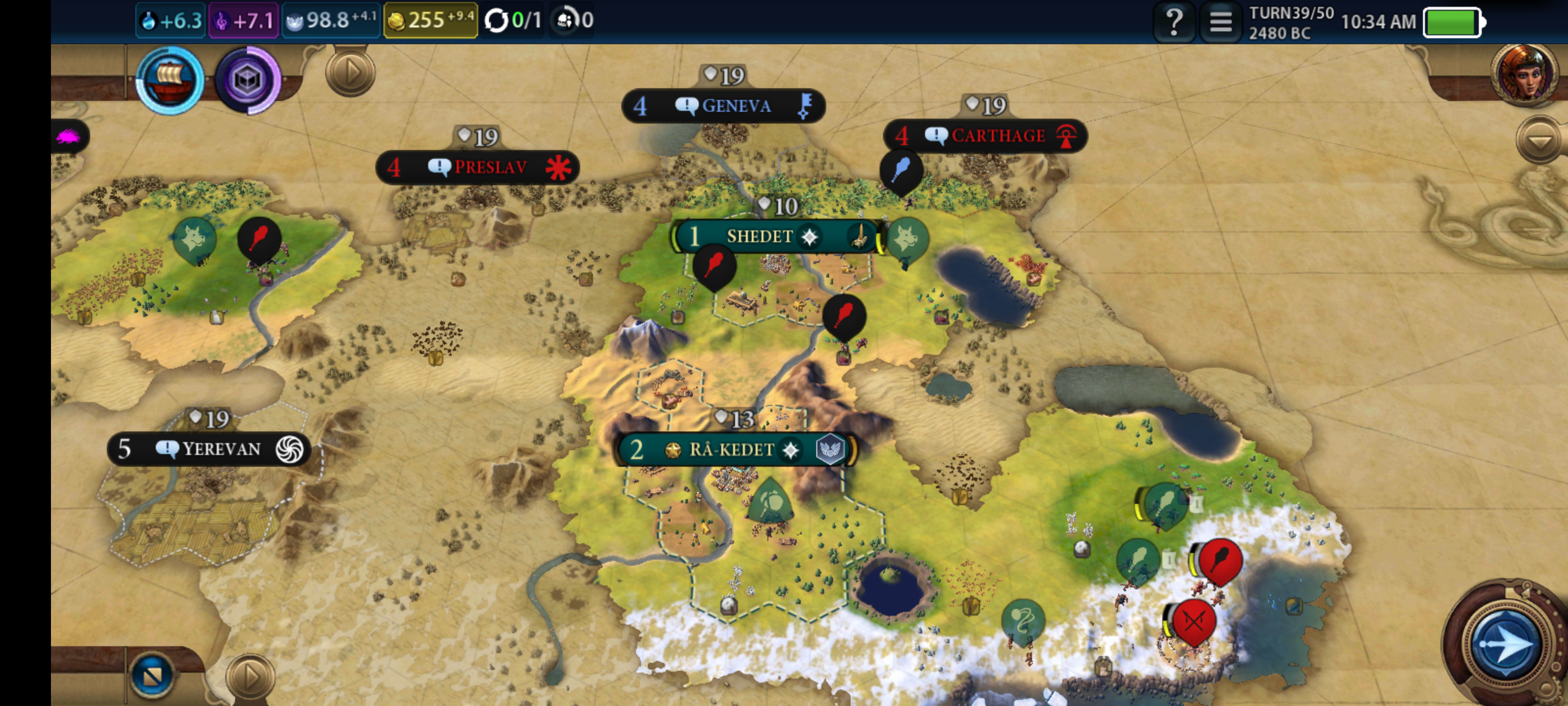View Cleopatra leader portrait
Image resolution: width=1568 pixels, height=706 pixels.
pos(1523,75)
